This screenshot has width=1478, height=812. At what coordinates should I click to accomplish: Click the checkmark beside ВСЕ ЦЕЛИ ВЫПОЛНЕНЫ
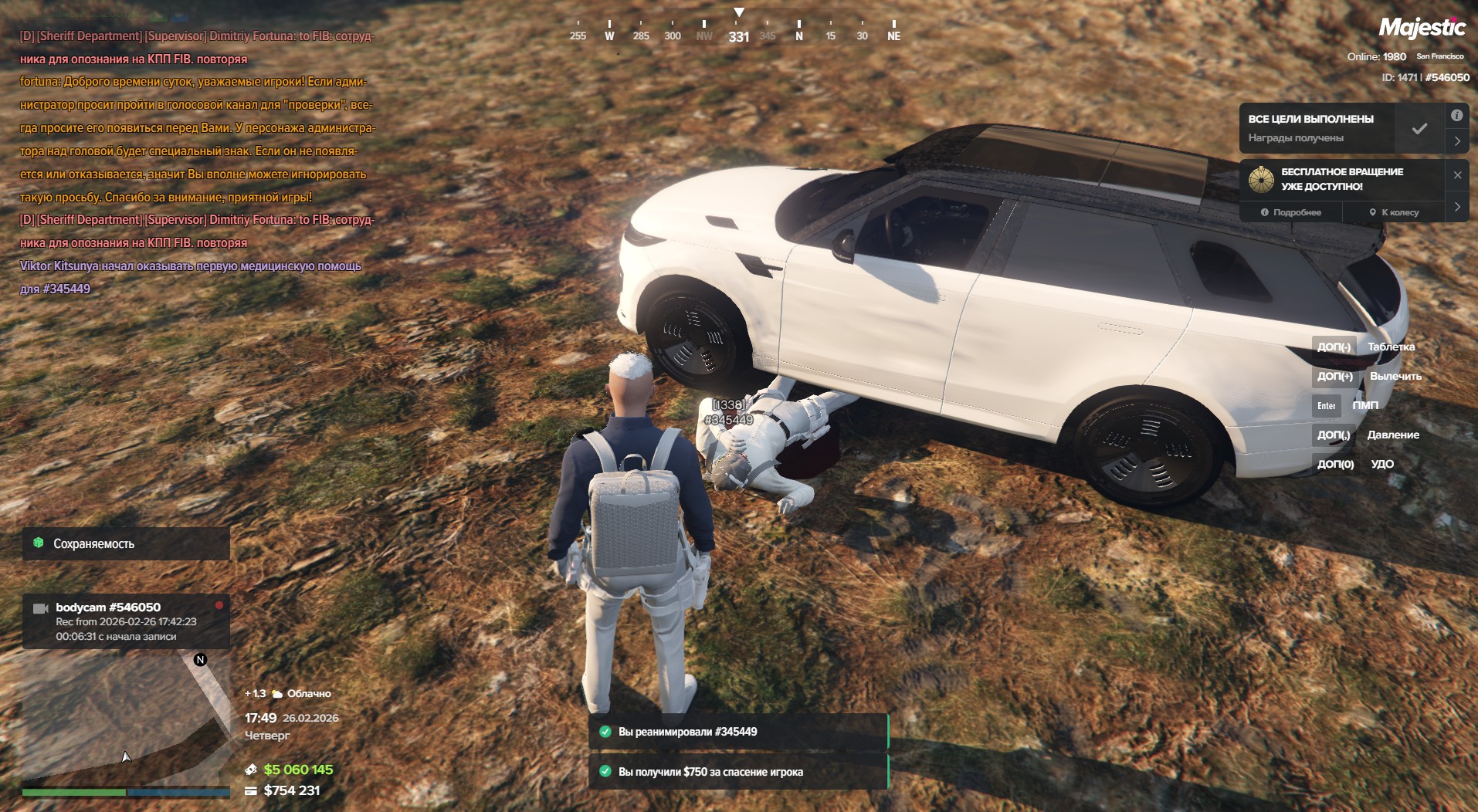coord(1419,129)
